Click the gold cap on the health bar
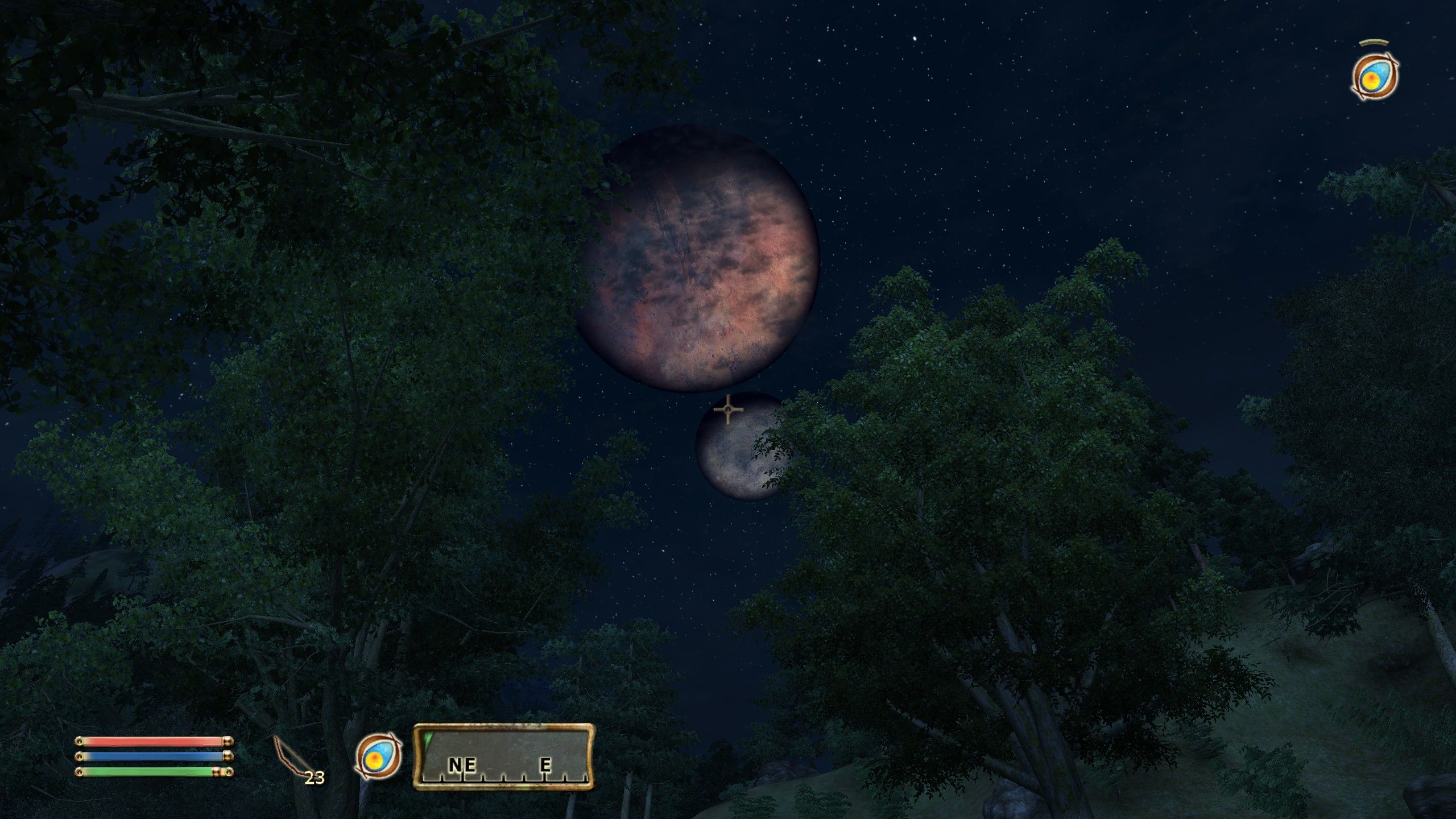Viewport: 1456px width, 819px height. click(227, 741)
